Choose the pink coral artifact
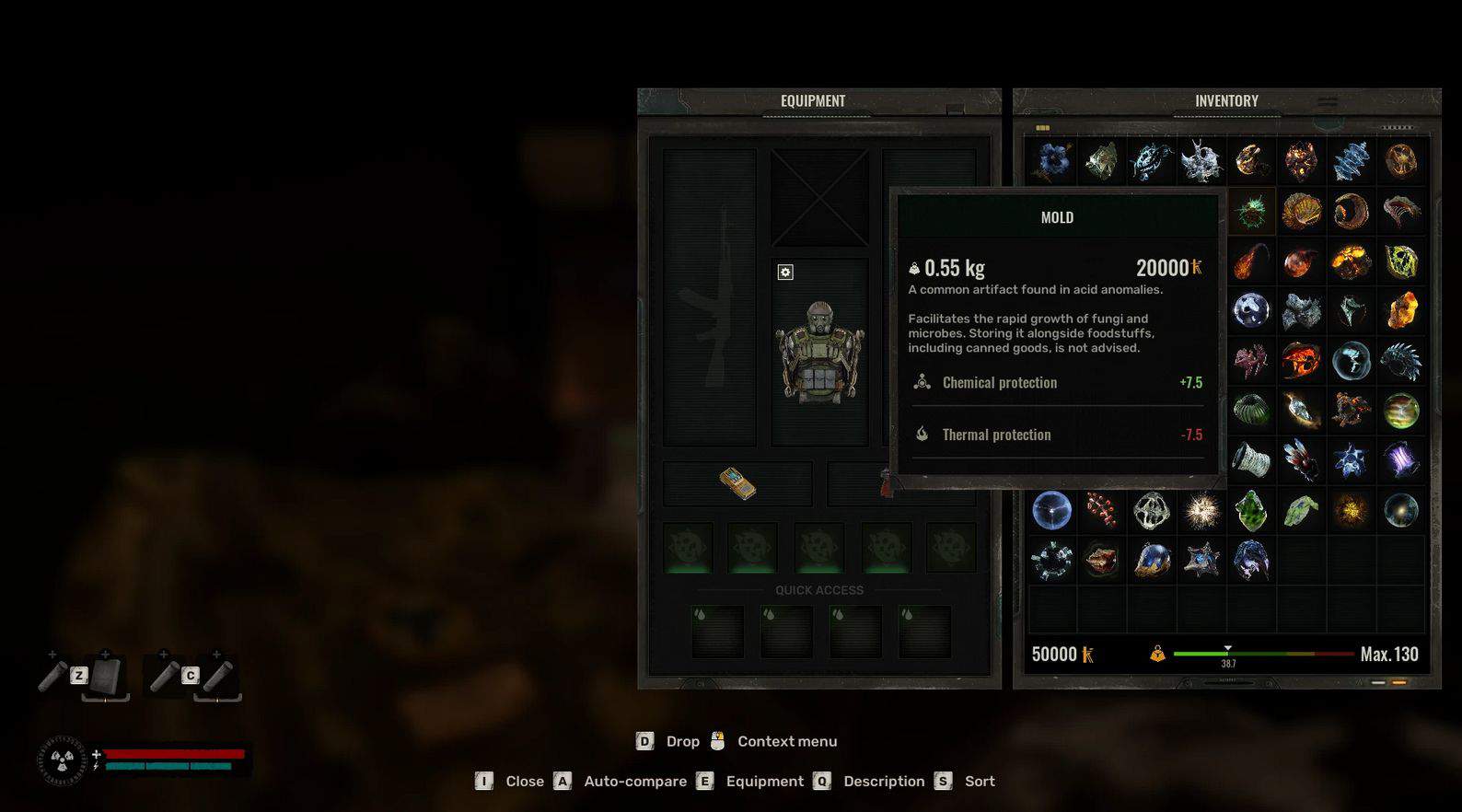The height and width of the screenshot is (812, 1462). [x=1251, y=360]
